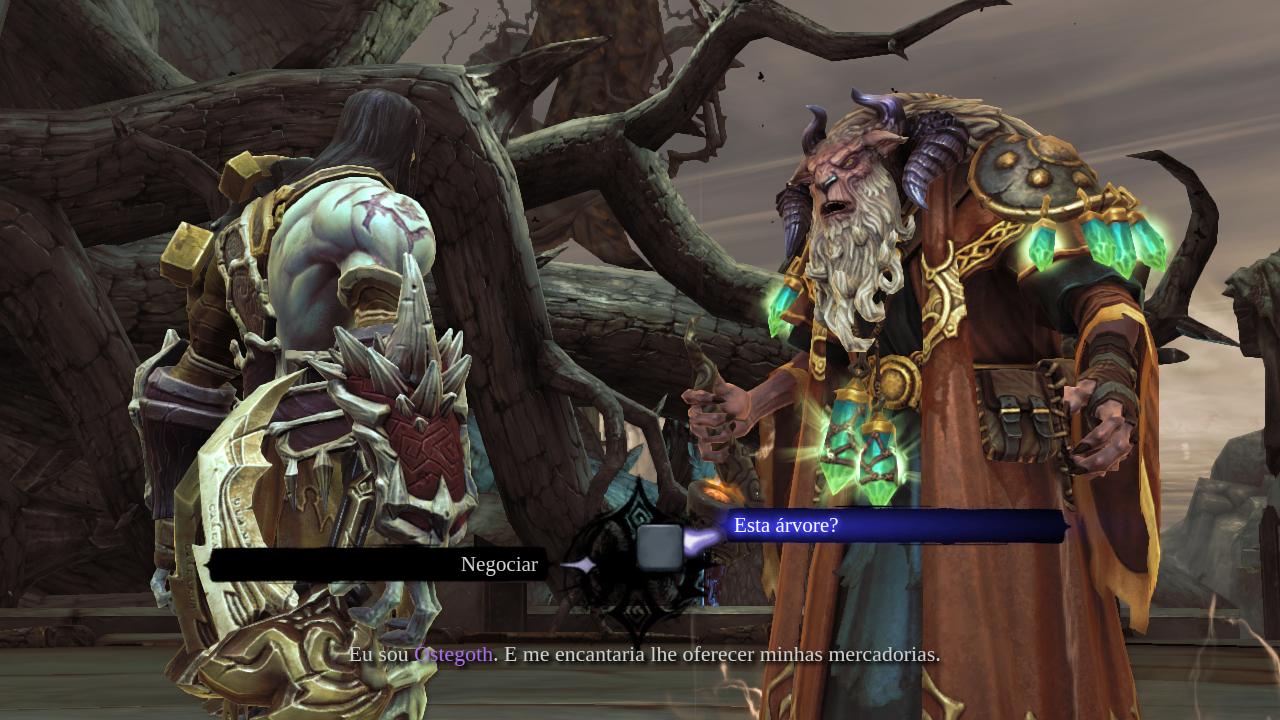Click the subtitle text at the screen bottom
This screenshot has height=720, width=1280.
tap(645, 655)
